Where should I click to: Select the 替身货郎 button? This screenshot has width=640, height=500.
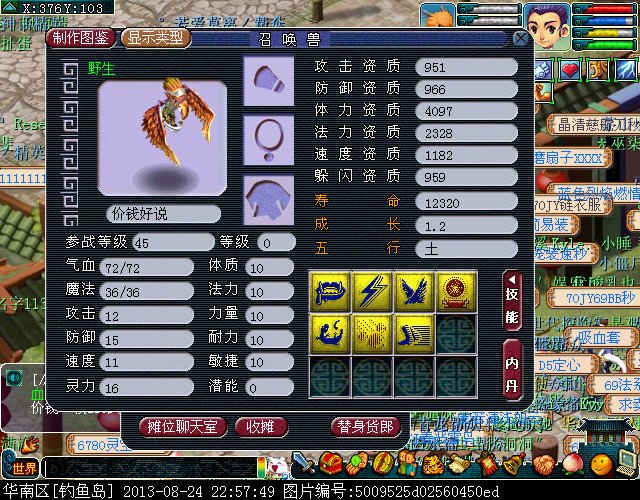click(366, 427)
